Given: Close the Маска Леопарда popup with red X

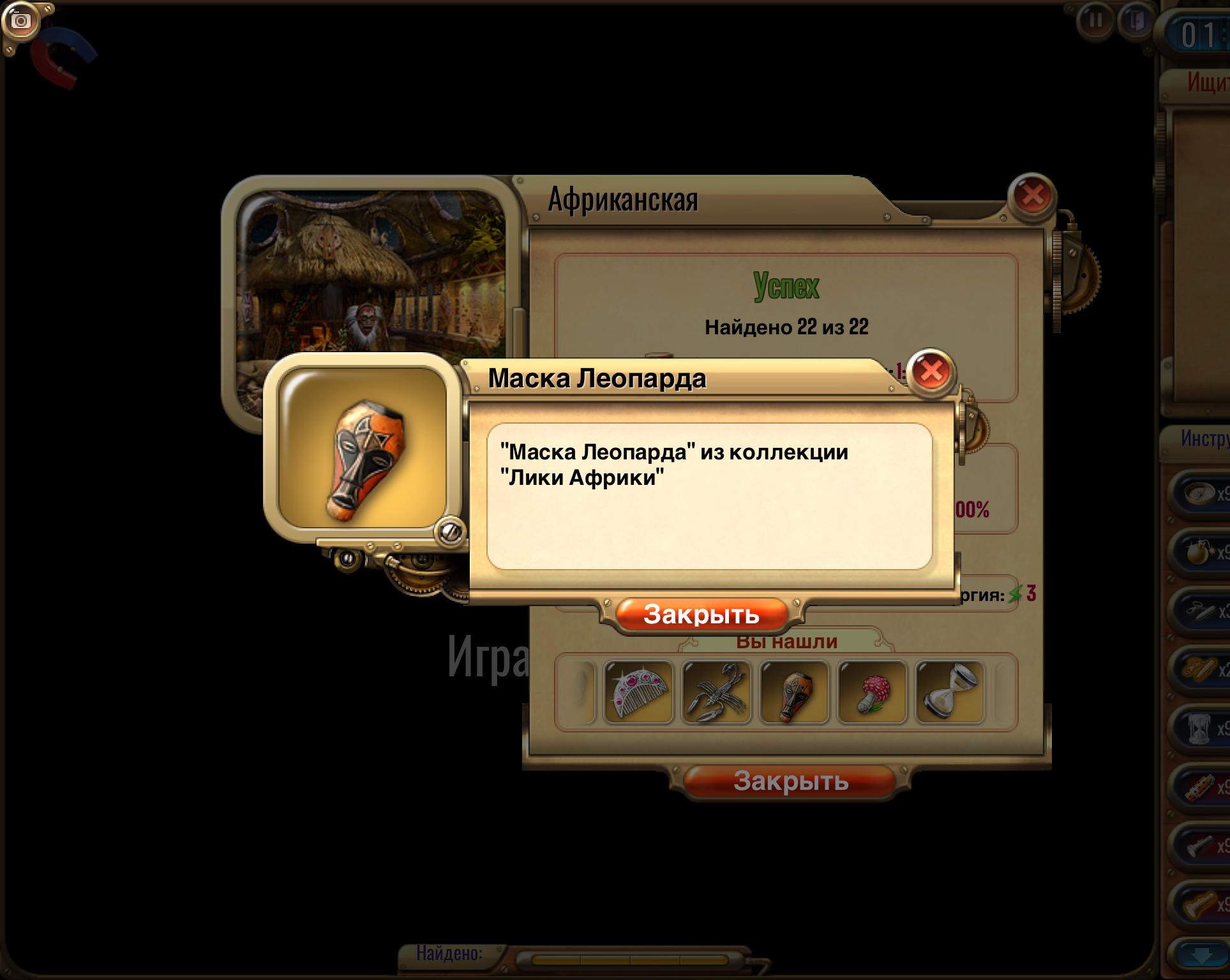Looking at the screenshot, I should (x=931, y=371).
